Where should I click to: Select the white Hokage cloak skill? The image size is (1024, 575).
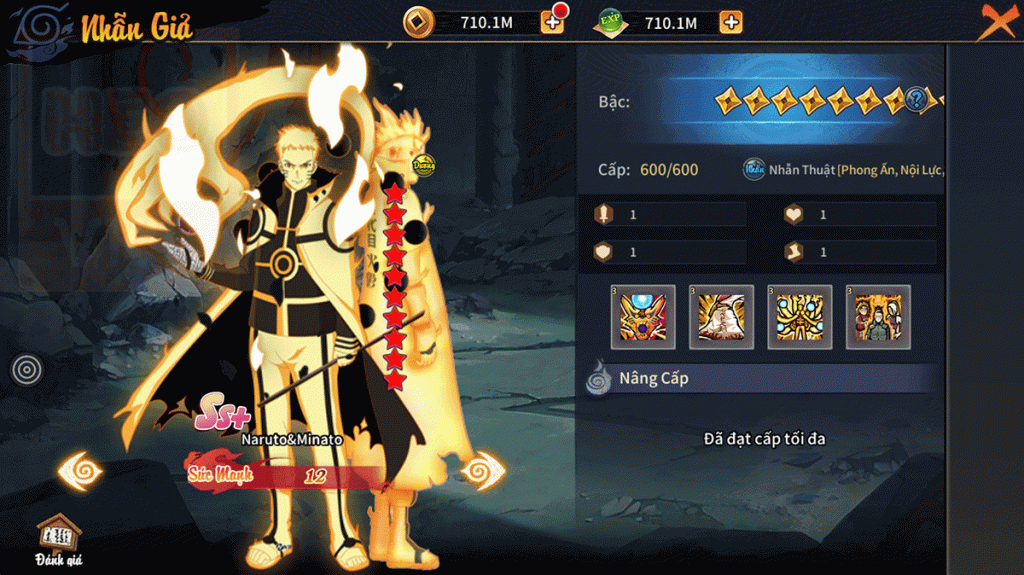(721, 317)
